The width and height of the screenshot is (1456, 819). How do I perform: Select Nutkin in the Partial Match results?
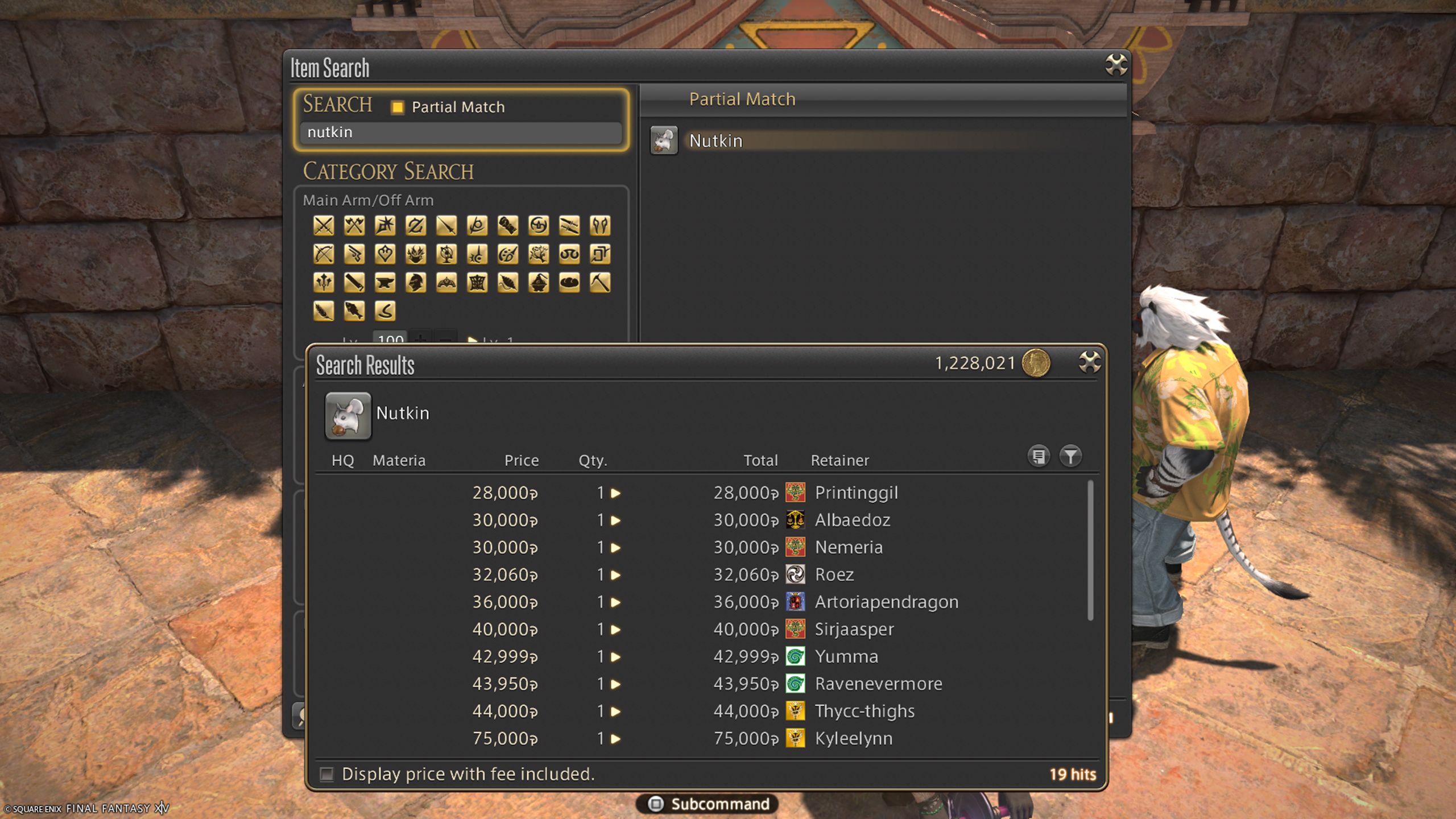coord(715,140)
